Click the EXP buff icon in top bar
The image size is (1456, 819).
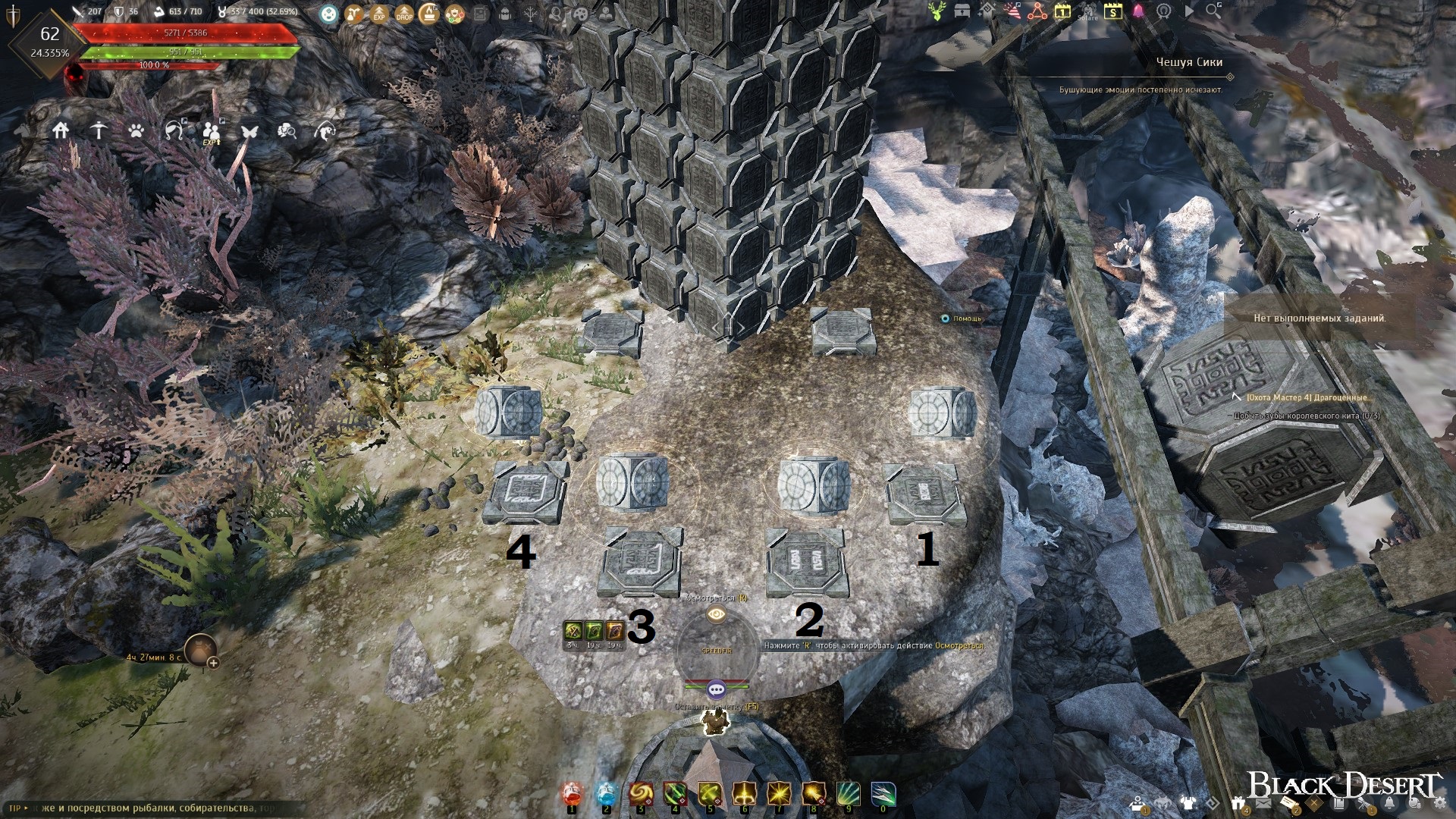coord(379,13)
